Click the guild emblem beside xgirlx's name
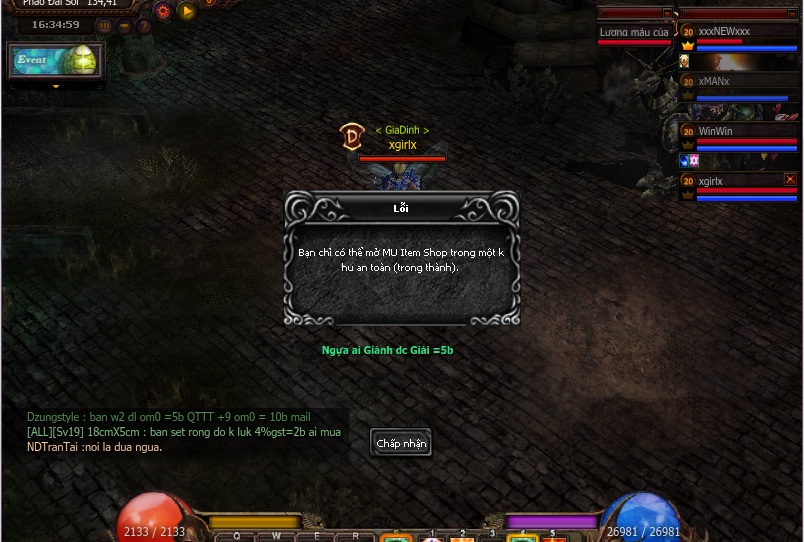 351,137
